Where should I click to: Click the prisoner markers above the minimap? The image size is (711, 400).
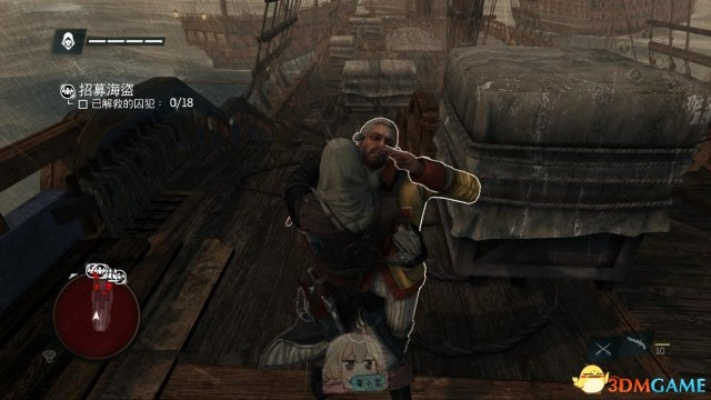pyautogui.click(x=104, y=272)
